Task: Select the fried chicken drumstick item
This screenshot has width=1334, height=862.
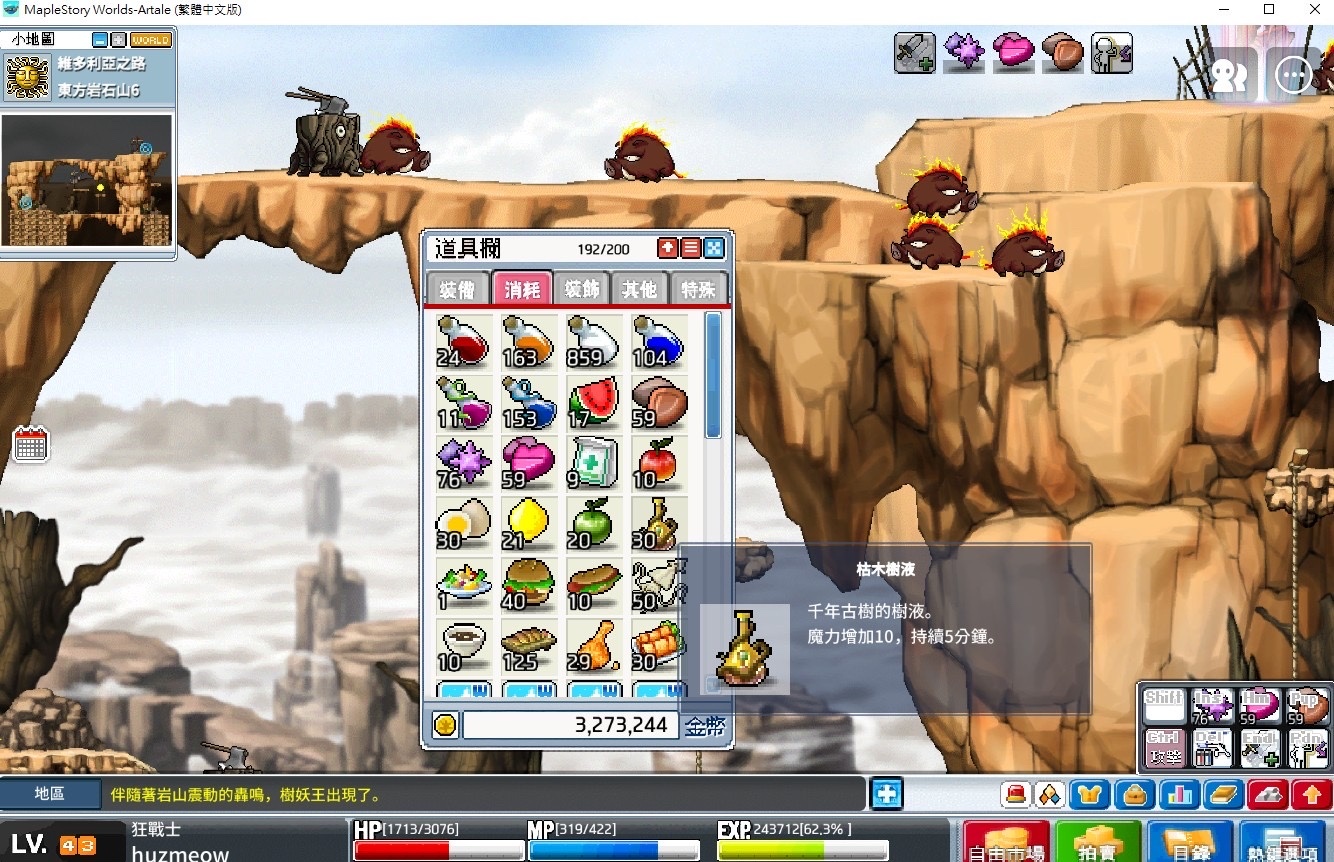Action: pyautogui.click(x=594, y=646)
